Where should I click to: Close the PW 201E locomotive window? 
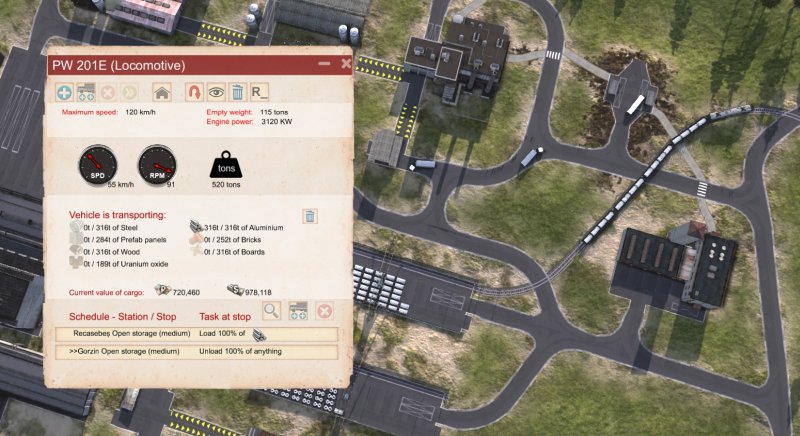tap(346, 63)
